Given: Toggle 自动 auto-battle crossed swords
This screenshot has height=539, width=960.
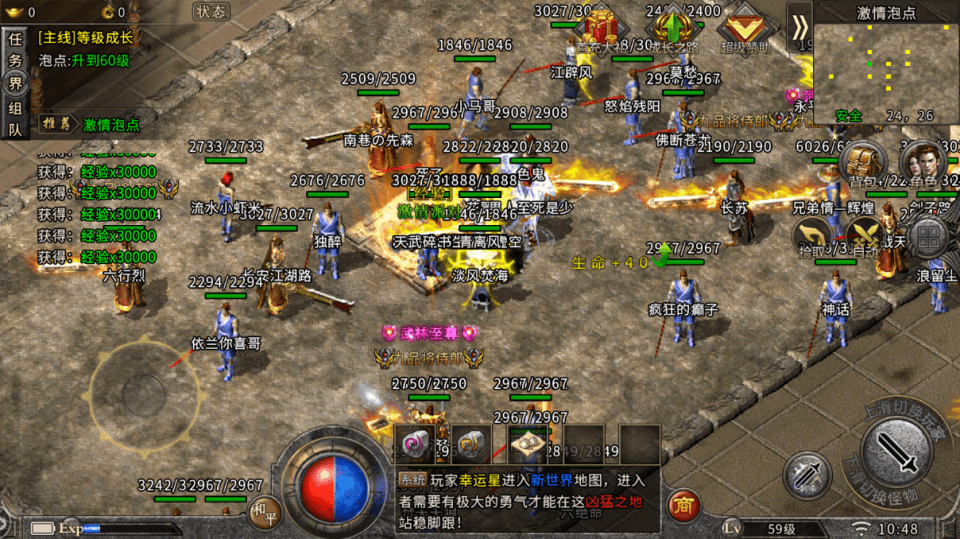Looking at the screenshot, I should point(867,238).
